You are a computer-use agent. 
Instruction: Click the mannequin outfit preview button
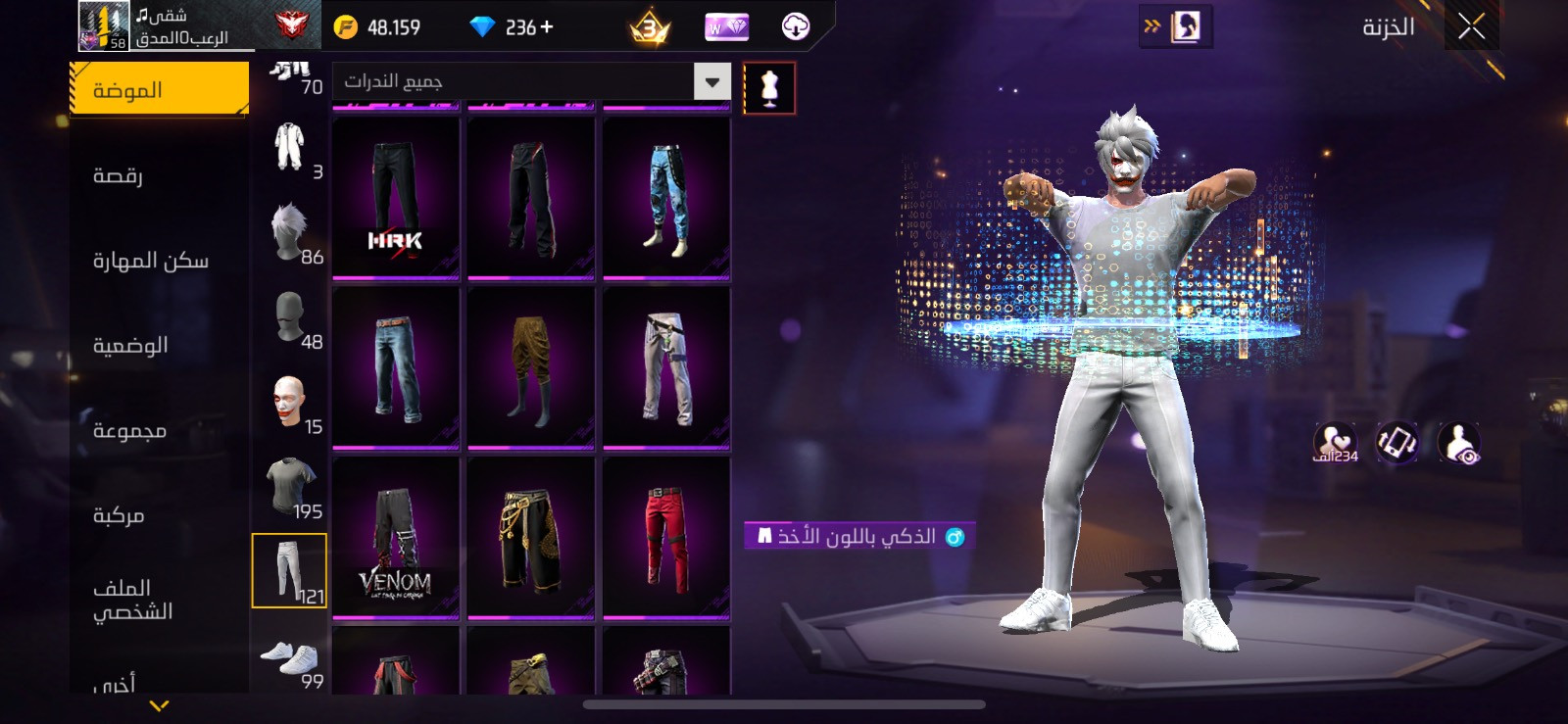769,88
